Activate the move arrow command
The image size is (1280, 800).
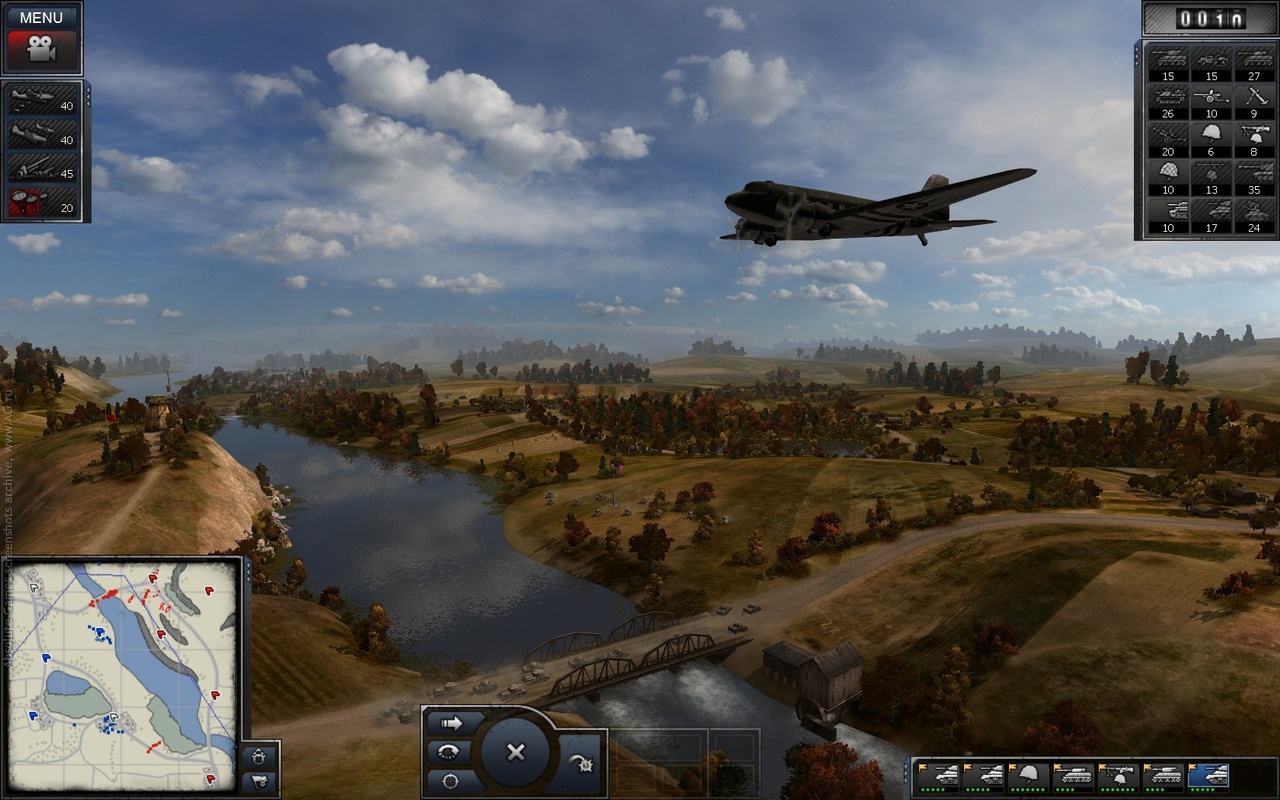click(452, 722)
